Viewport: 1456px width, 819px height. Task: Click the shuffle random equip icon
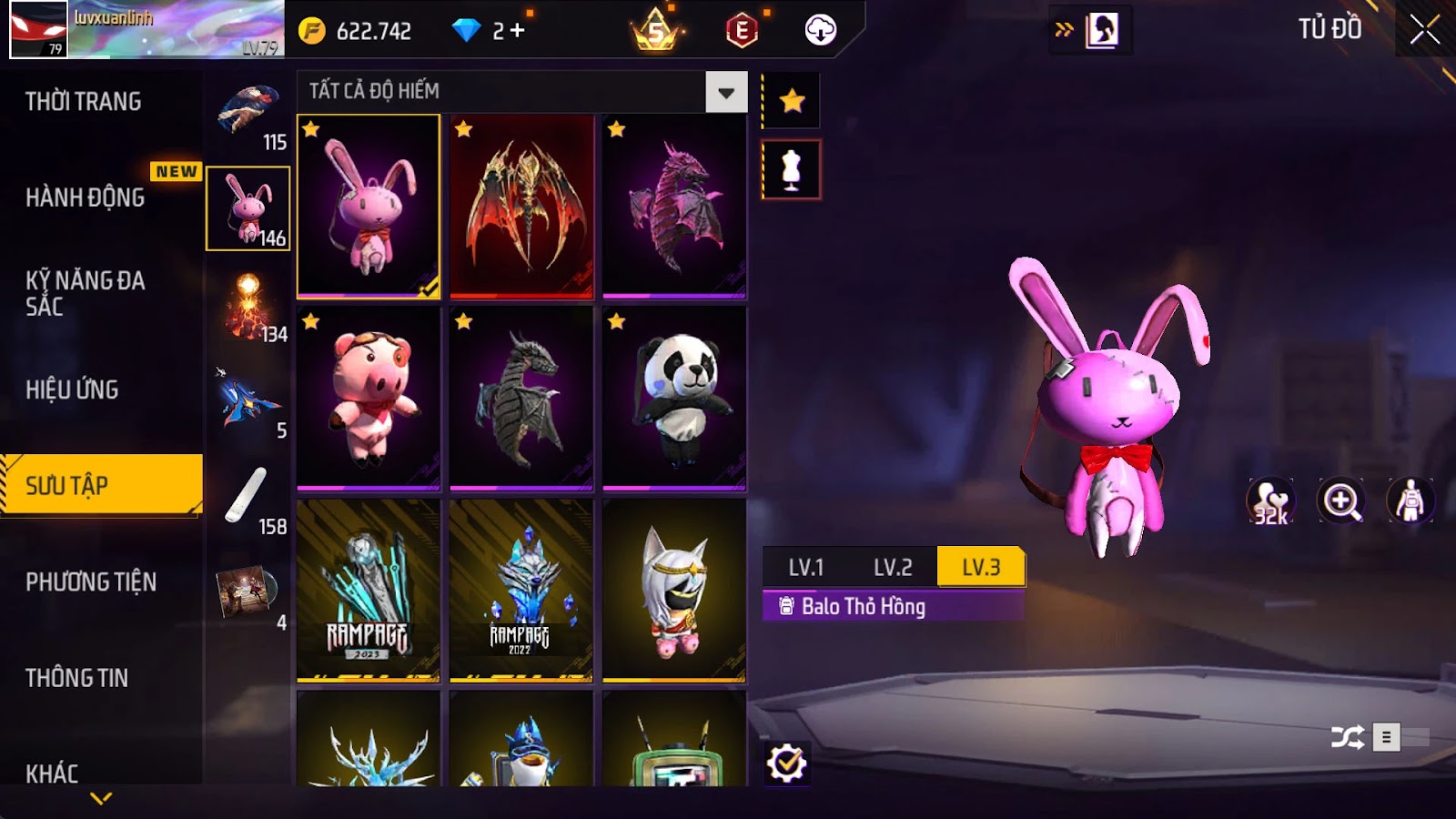pyautogui.click(x=1347, y=736)
